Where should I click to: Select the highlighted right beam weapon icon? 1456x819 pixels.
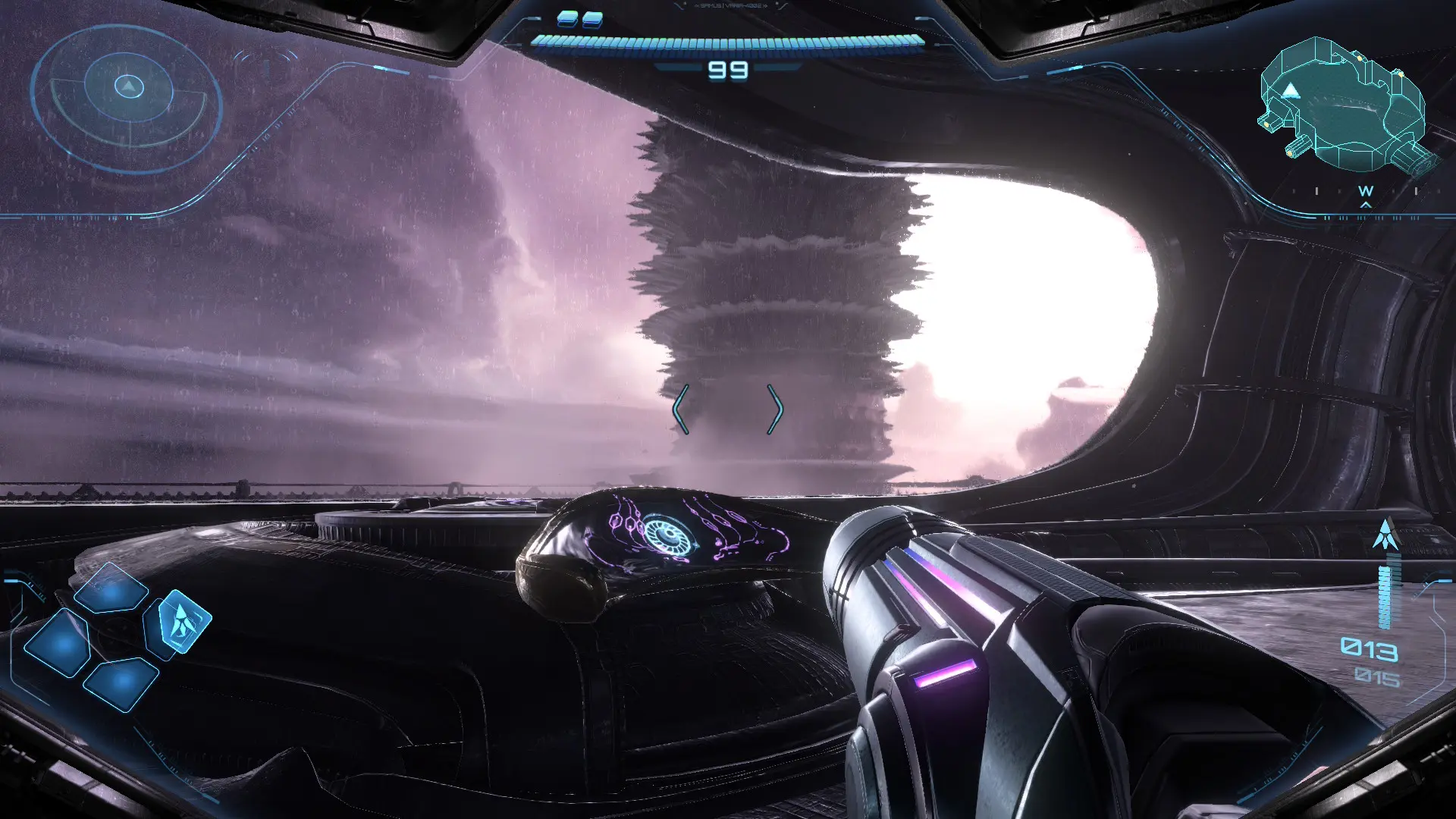184,622
